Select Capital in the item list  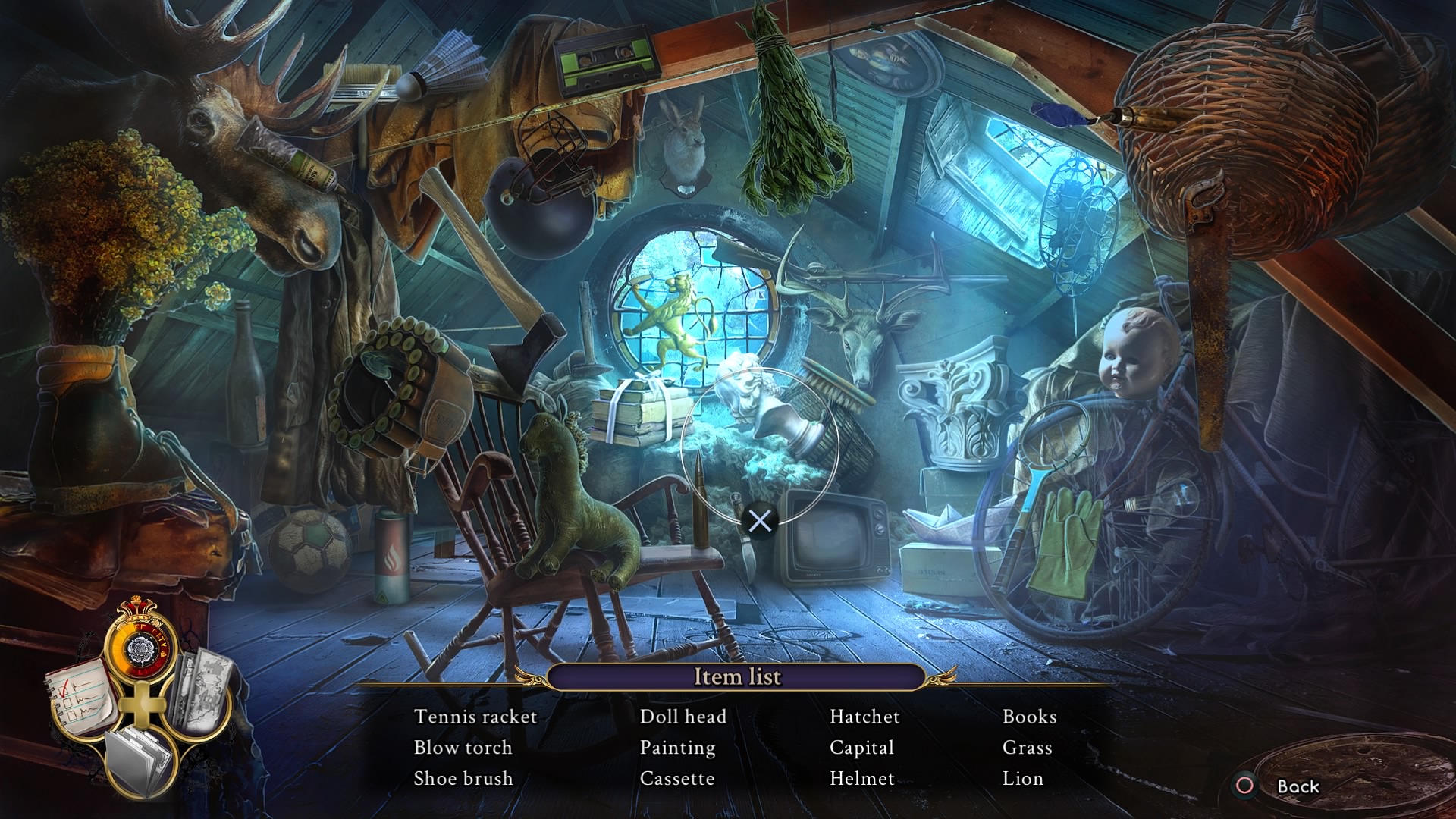coord(861,748)
